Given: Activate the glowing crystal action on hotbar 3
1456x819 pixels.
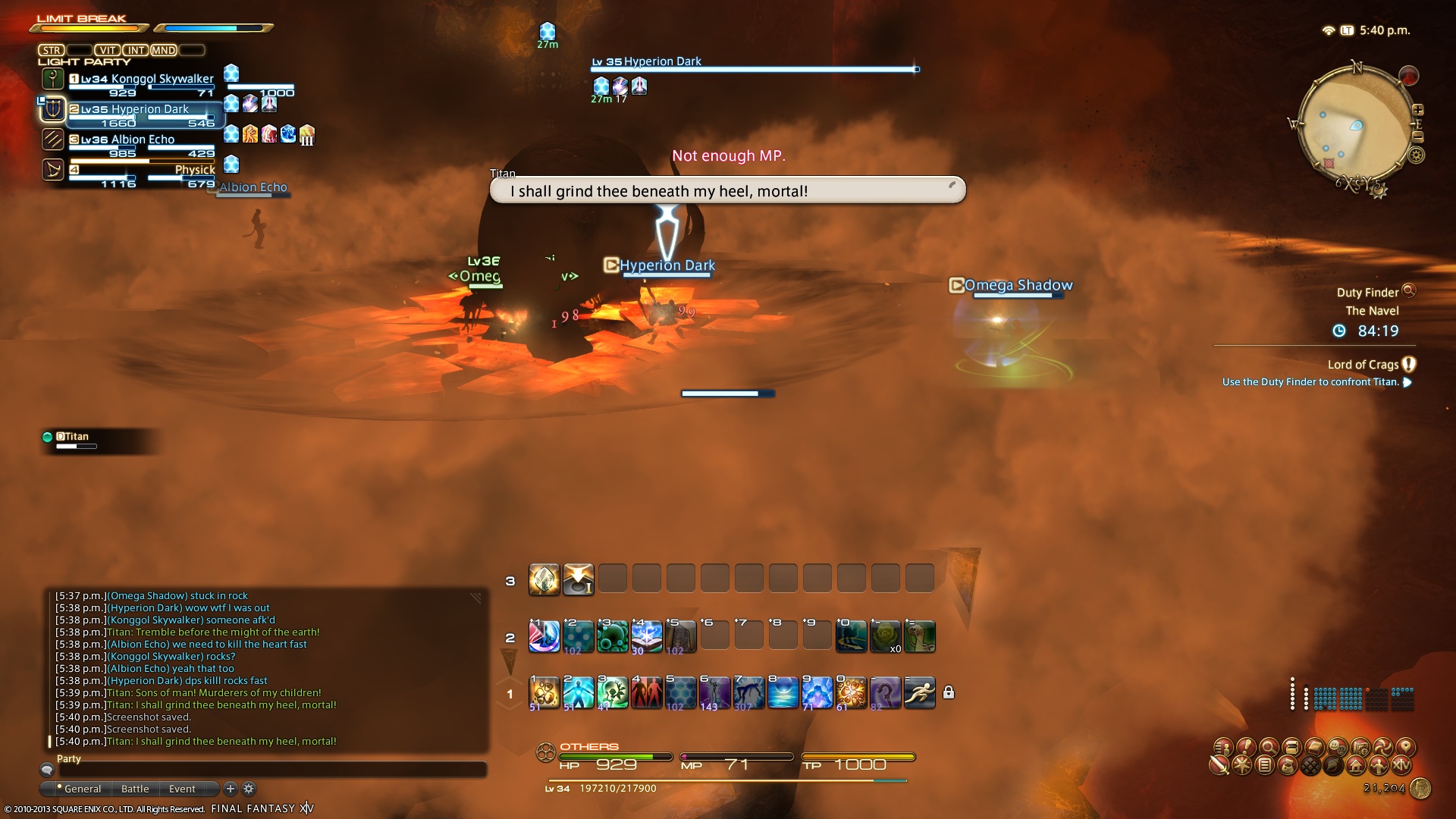Looking at the screenshot, I should pos(544,580).
